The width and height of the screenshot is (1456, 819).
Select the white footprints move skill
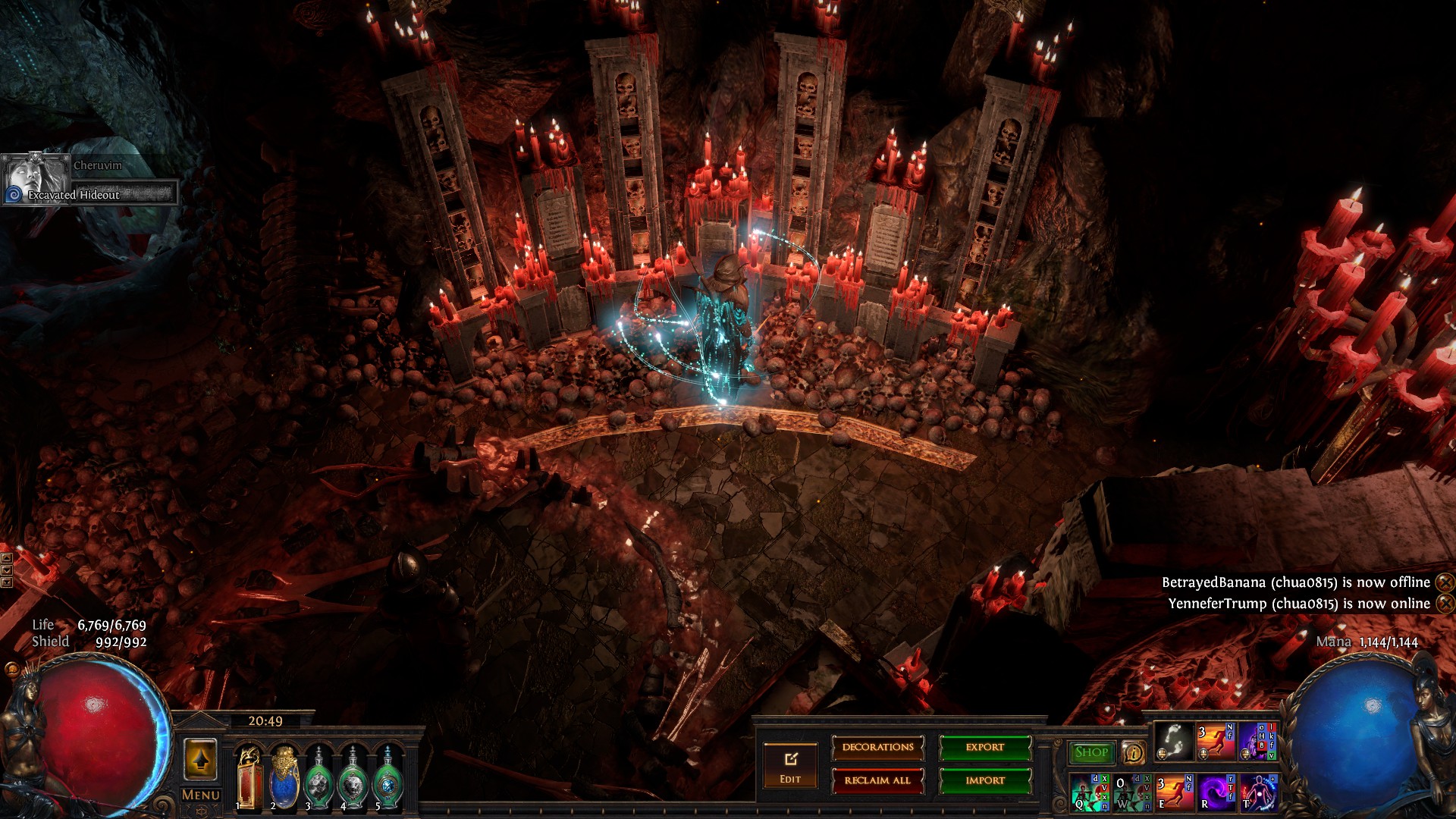click(1173, 742)
